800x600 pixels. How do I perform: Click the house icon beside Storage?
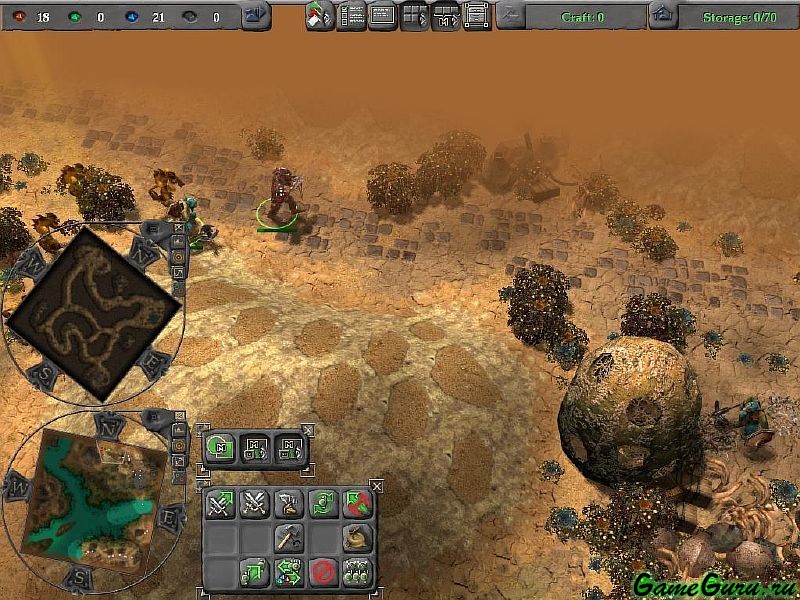[x=662, y=16]
